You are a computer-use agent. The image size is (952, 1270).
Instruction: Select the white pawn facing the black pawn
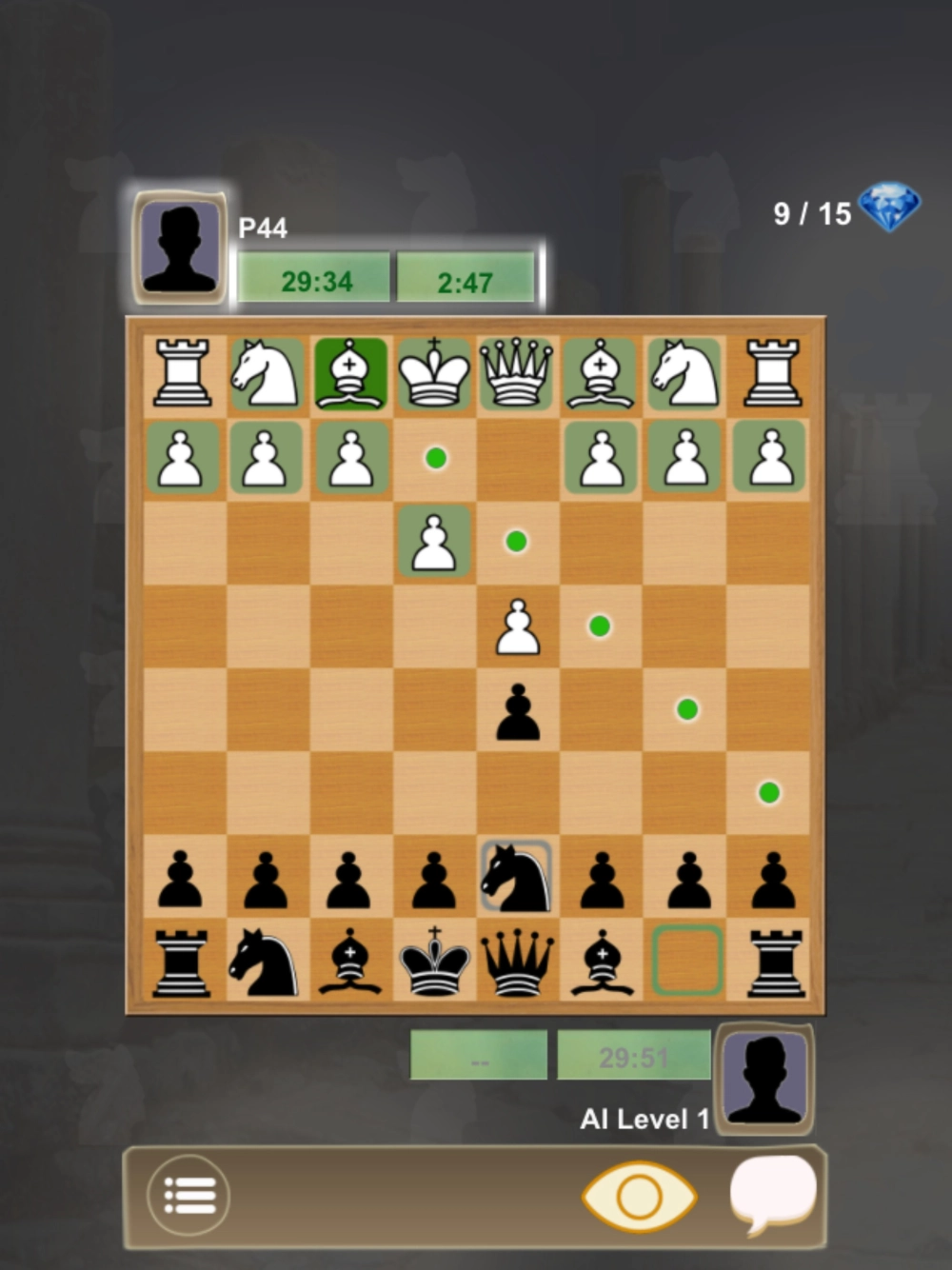(x=517, y=627)
